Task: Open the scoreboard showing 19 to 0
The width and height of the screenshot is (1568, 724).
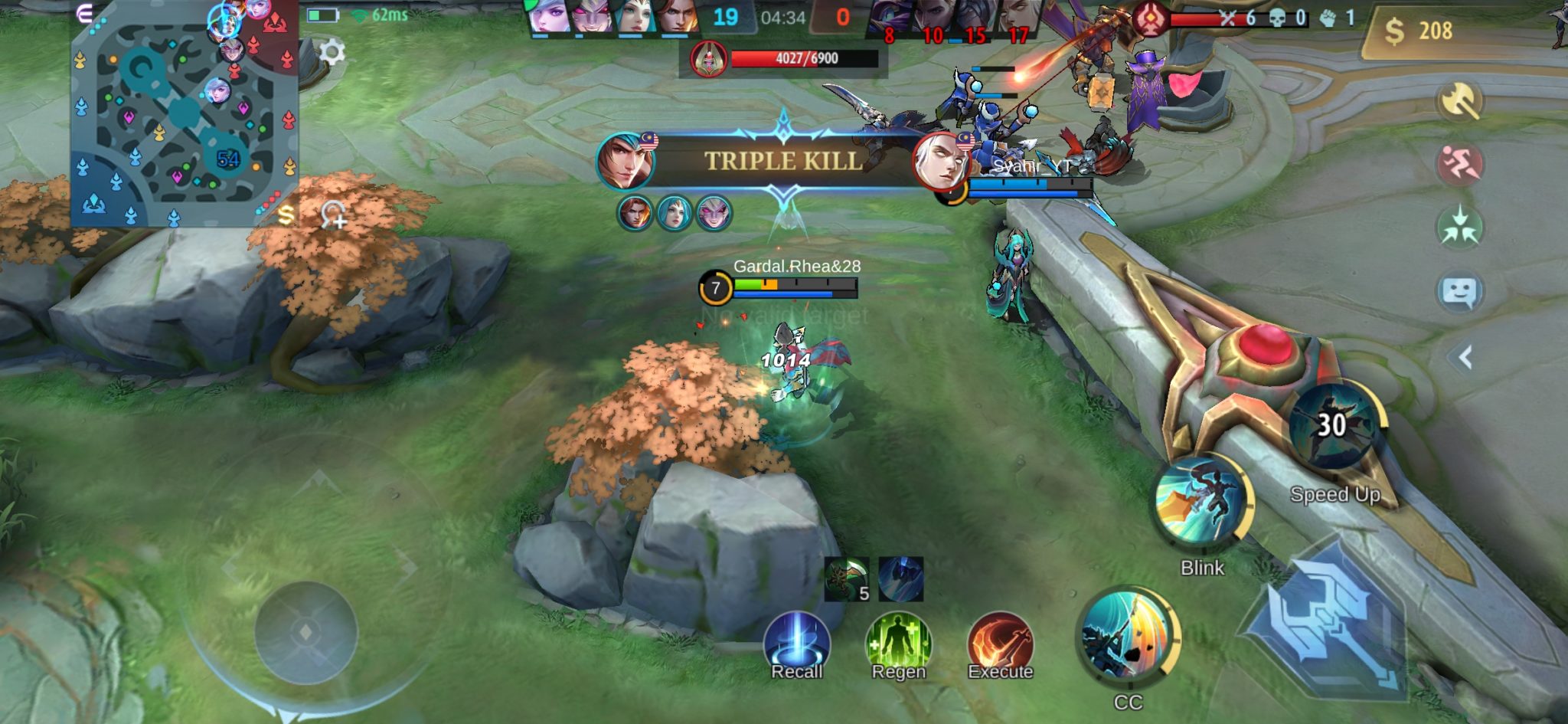Action: [x=783, y=17]
